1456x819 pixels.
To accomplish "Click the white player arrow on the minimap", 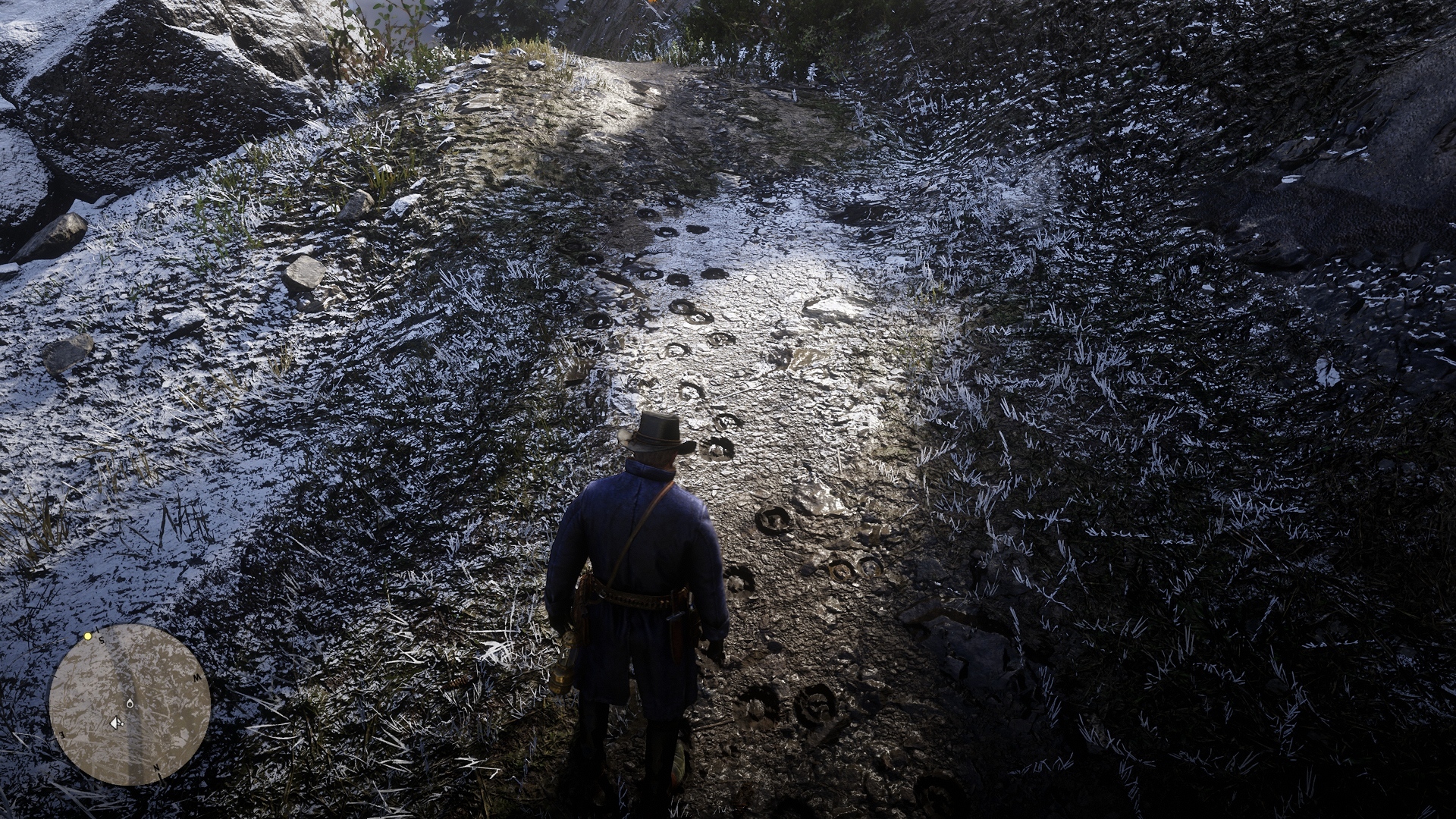I will pos(116,723).
